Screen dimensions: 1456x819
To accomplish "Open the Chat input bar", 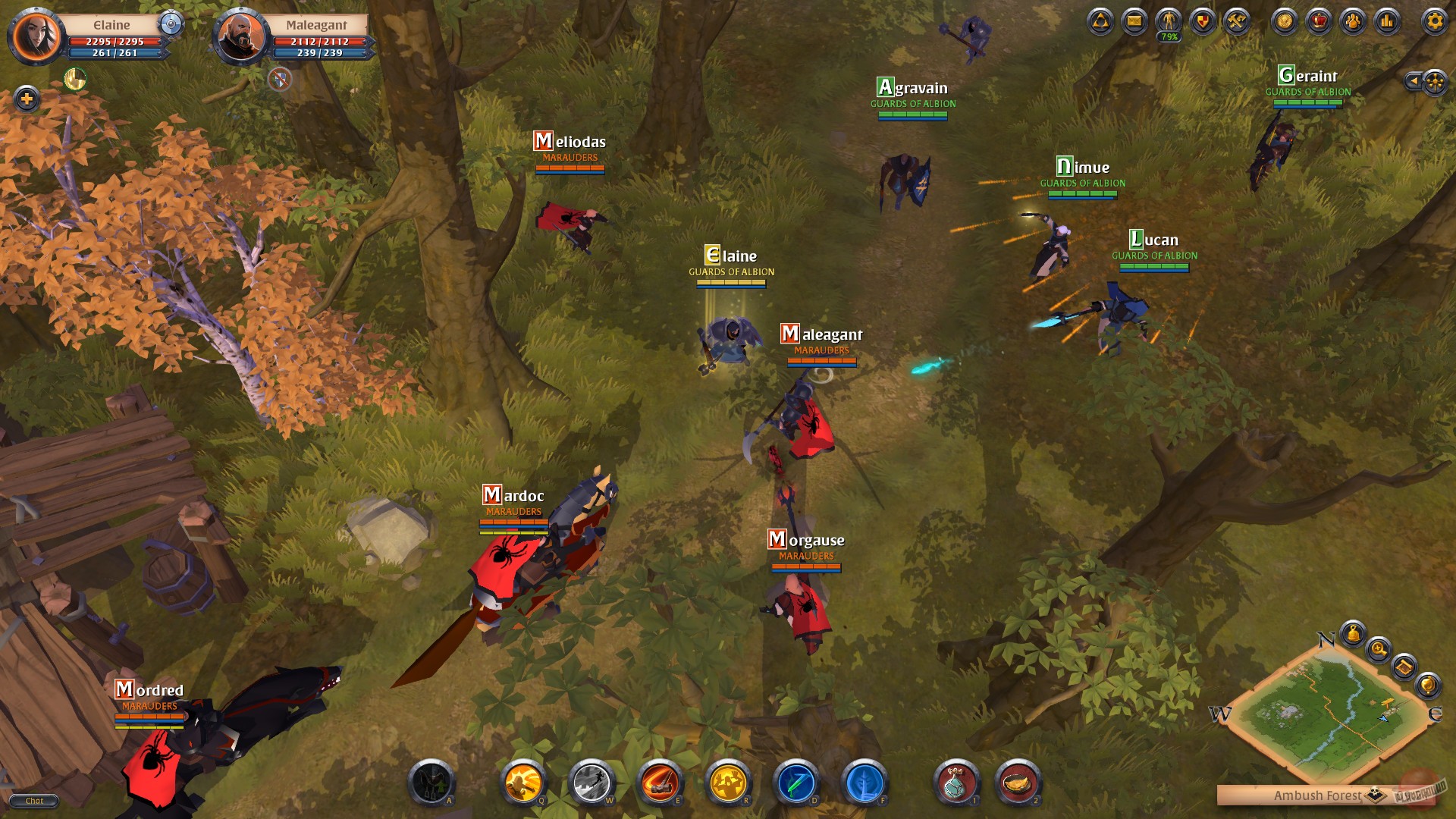I will tap(34, 801).
